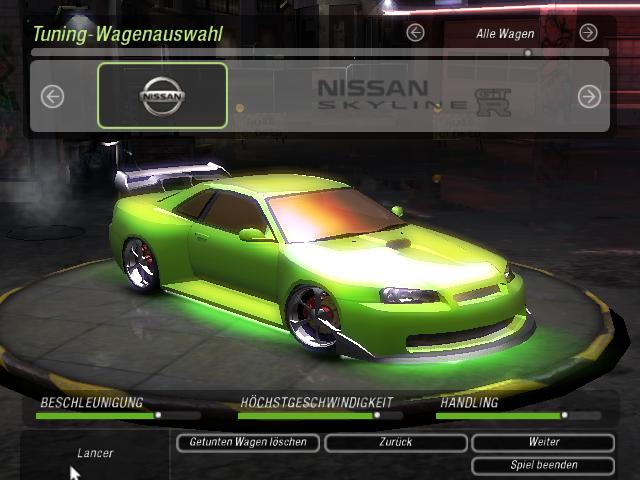Show the next car in the selector
The image size is (640, 480).
coord(589,96)
